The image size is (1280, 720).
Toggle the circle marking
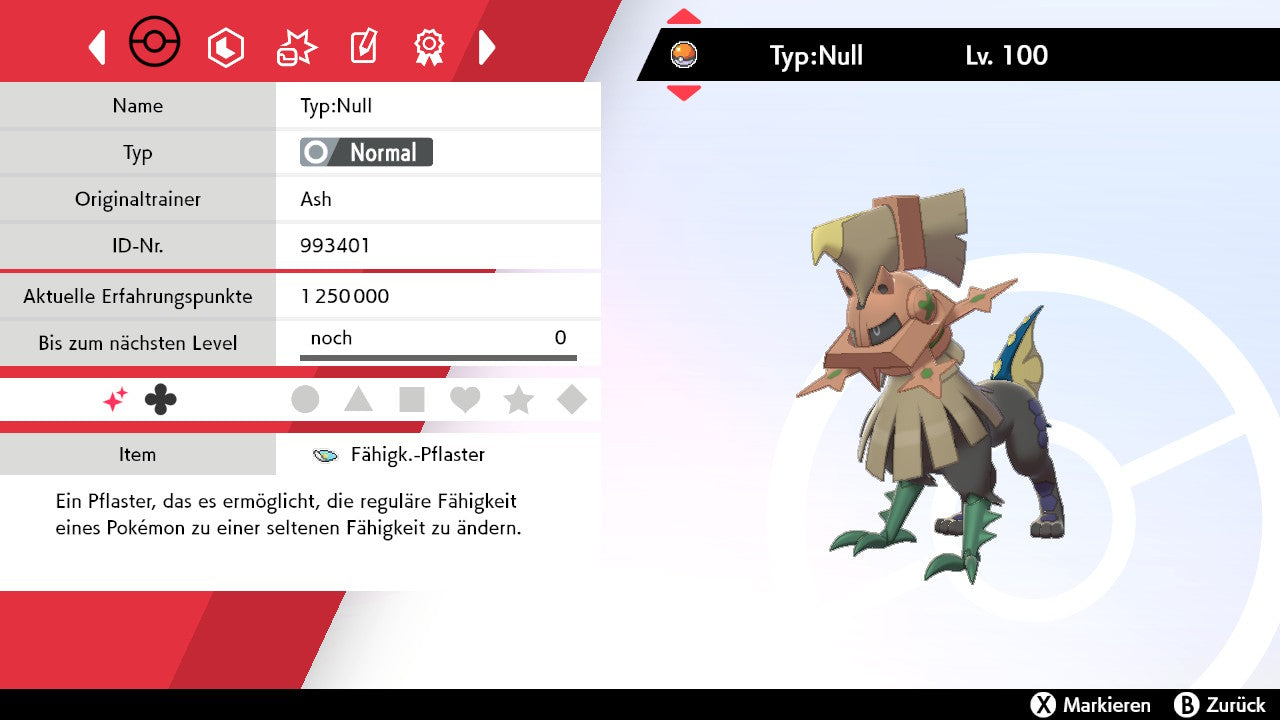point(305,400)
